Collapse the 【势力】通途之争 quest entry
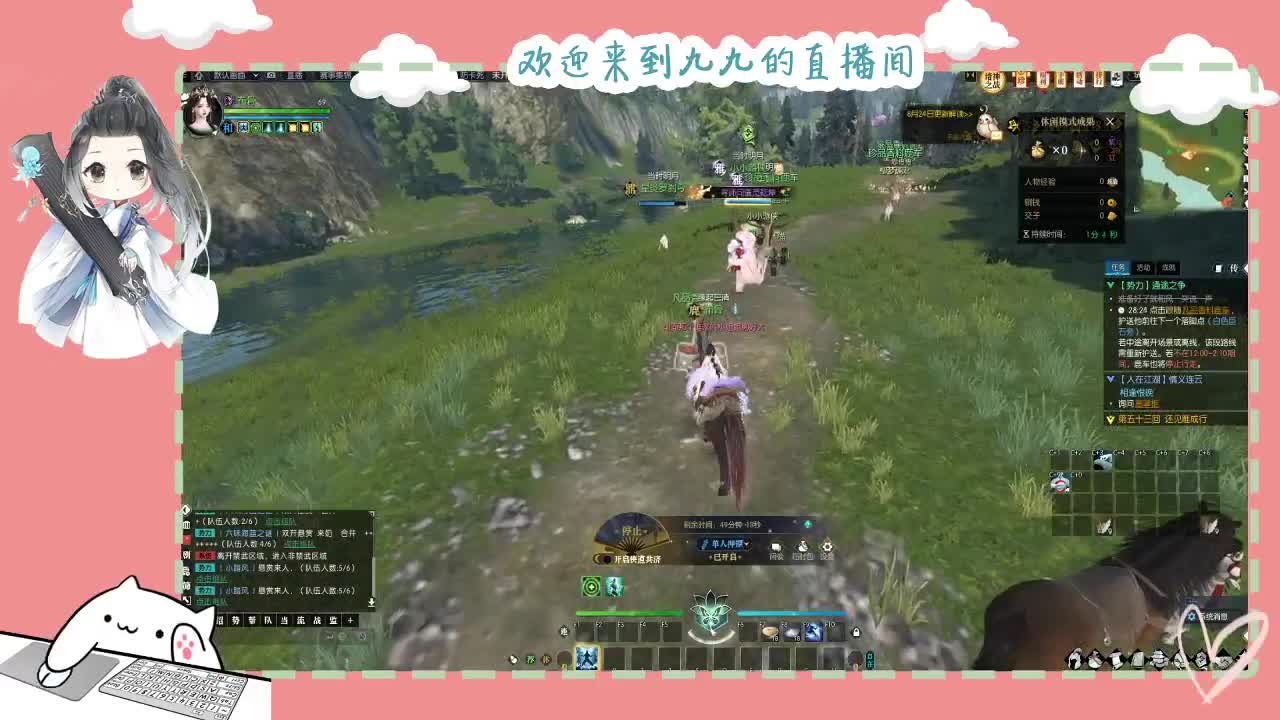Viewport: 1280px width, 720px height. pos(1110,285)
